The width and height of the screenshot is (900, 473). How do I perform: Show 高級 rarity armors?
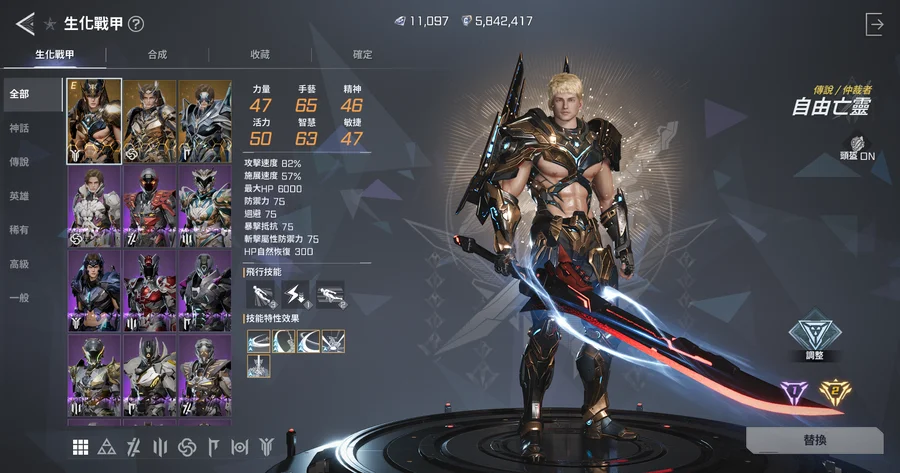[20, 264]
